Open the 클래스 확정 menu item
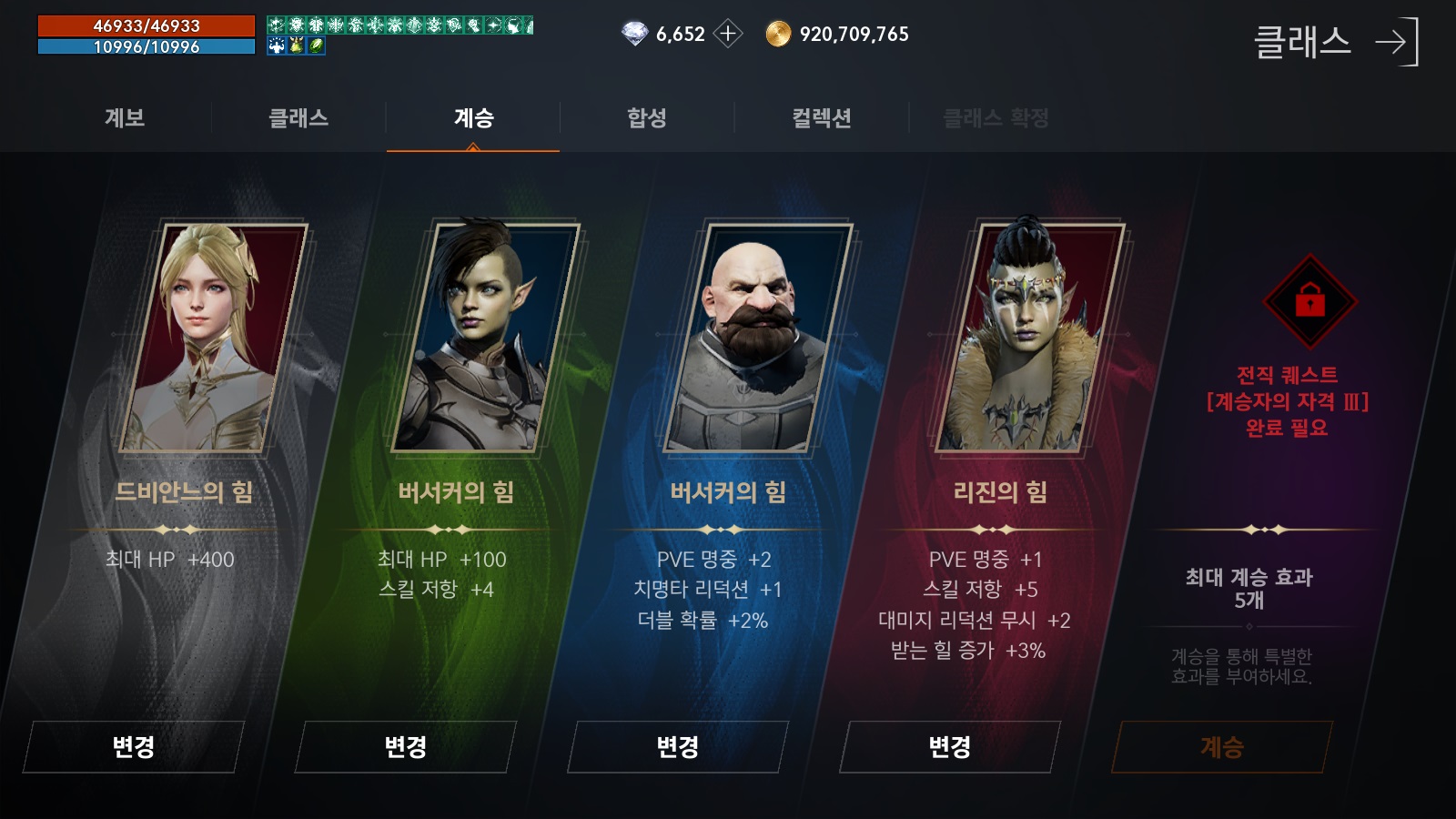The height and width of the screenshot is (819, 1456). [996, 118]
